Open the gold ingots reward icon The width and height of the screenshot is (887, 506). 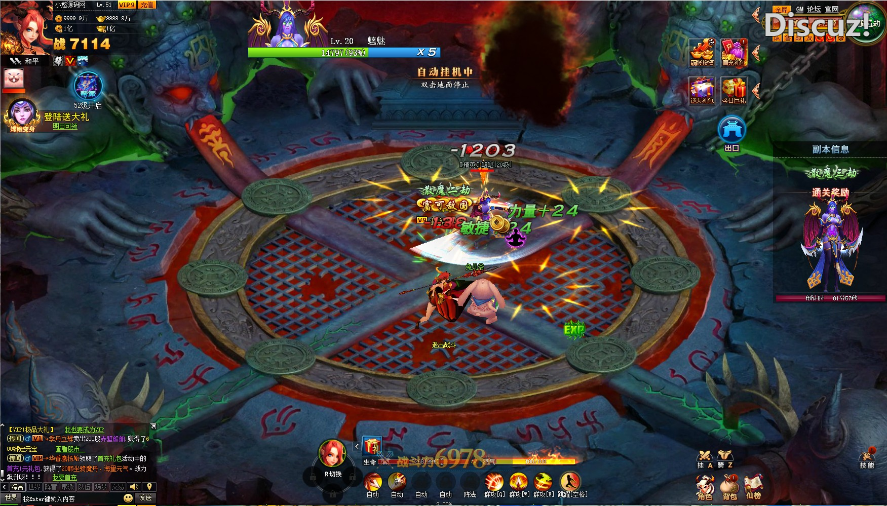click(702, 52)
